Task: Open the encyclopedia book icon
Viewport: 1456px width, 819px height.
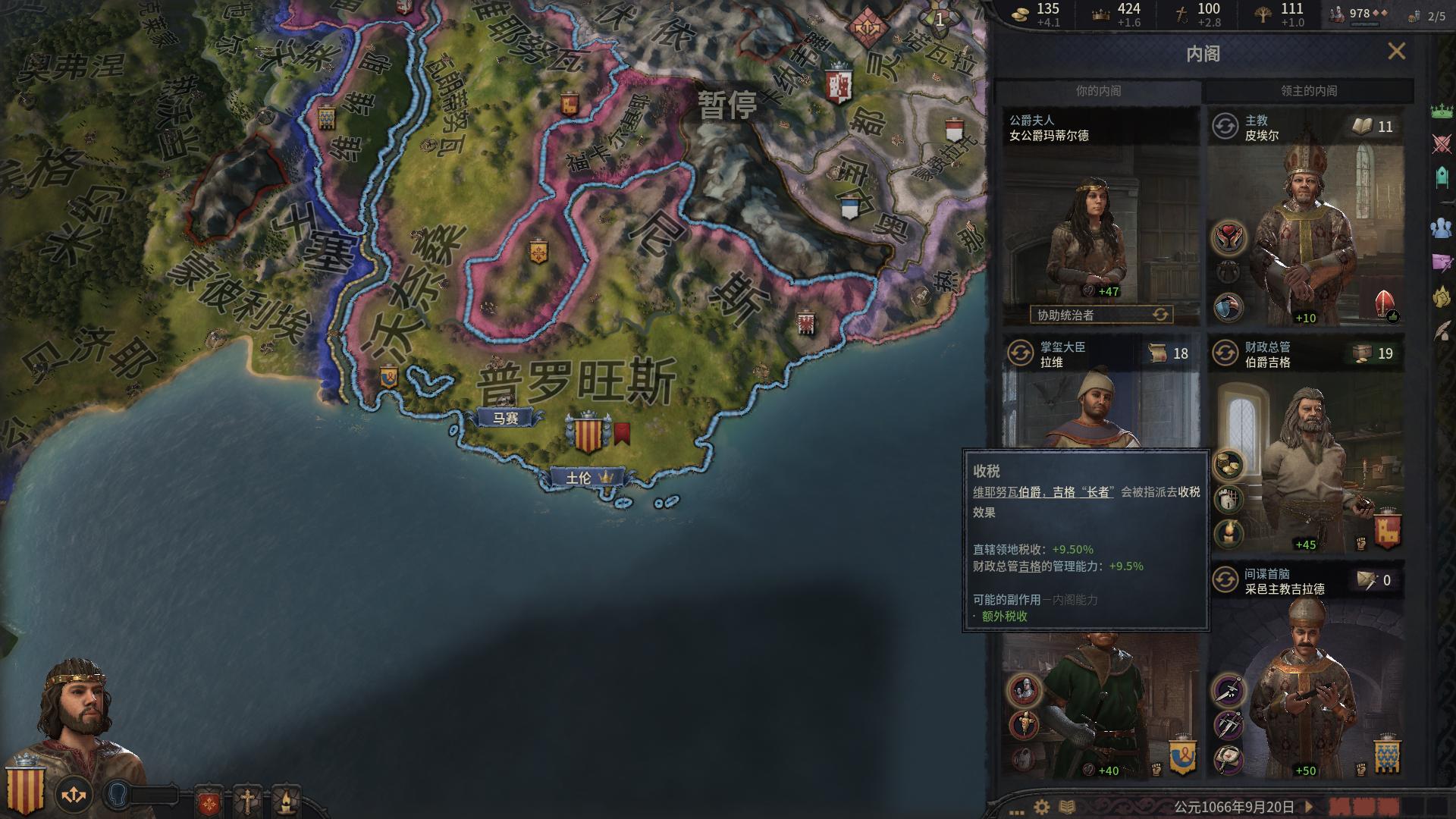Action: point(1067,807)
